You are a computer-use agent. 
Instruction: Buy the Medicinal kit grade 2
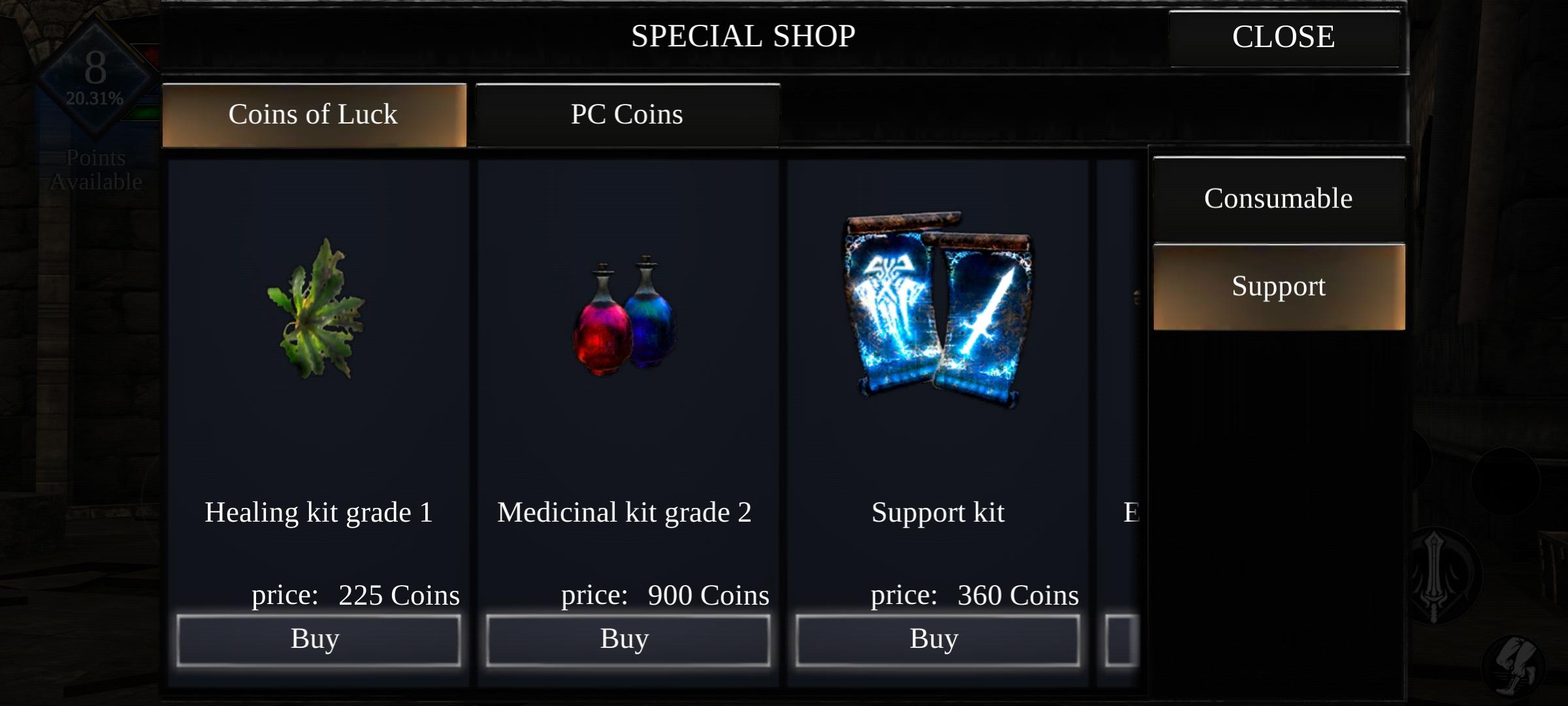(x=628, y=639)
